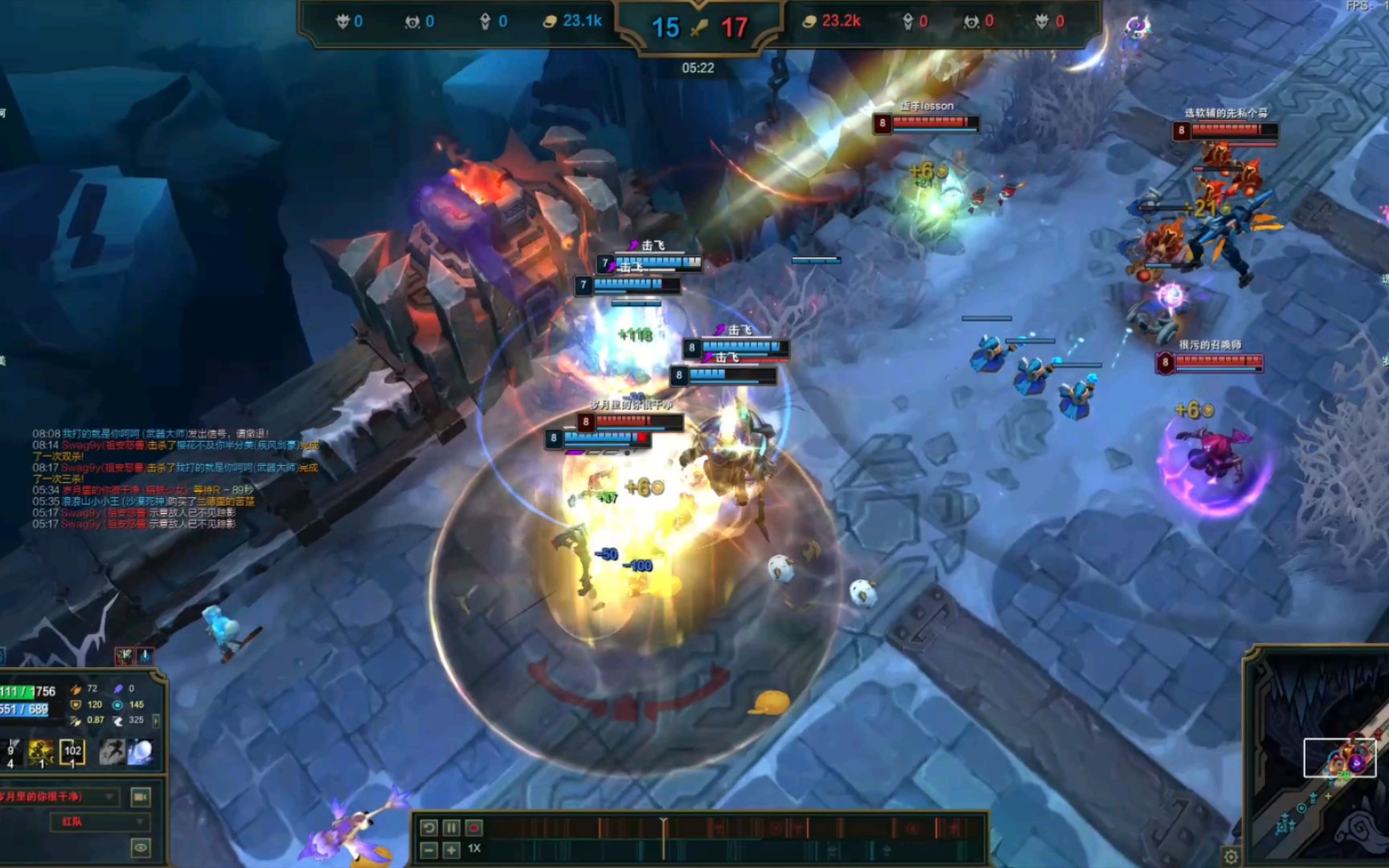The width and height of the screenshot is (1389, 868).
Task: Open the 红队 team dropdown
Action: [100, 821]
